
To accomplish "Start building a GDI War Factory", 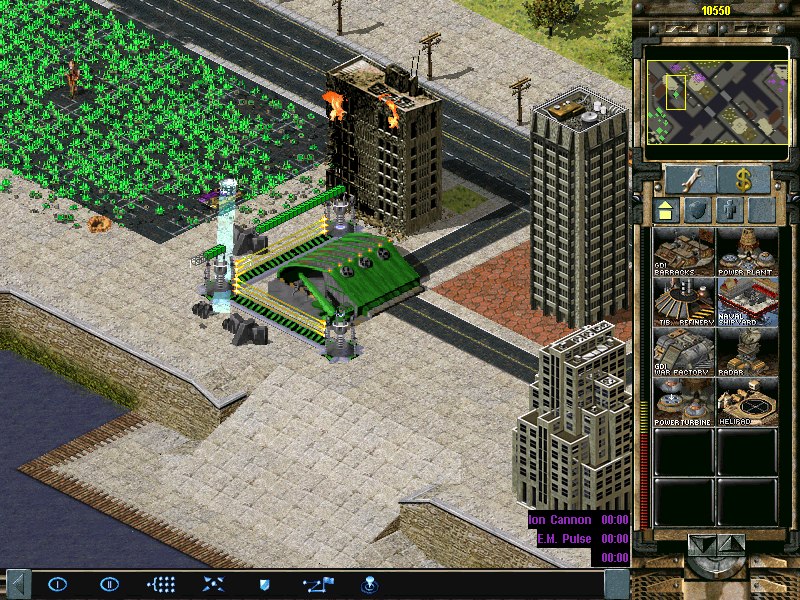I will coord(684,352).
